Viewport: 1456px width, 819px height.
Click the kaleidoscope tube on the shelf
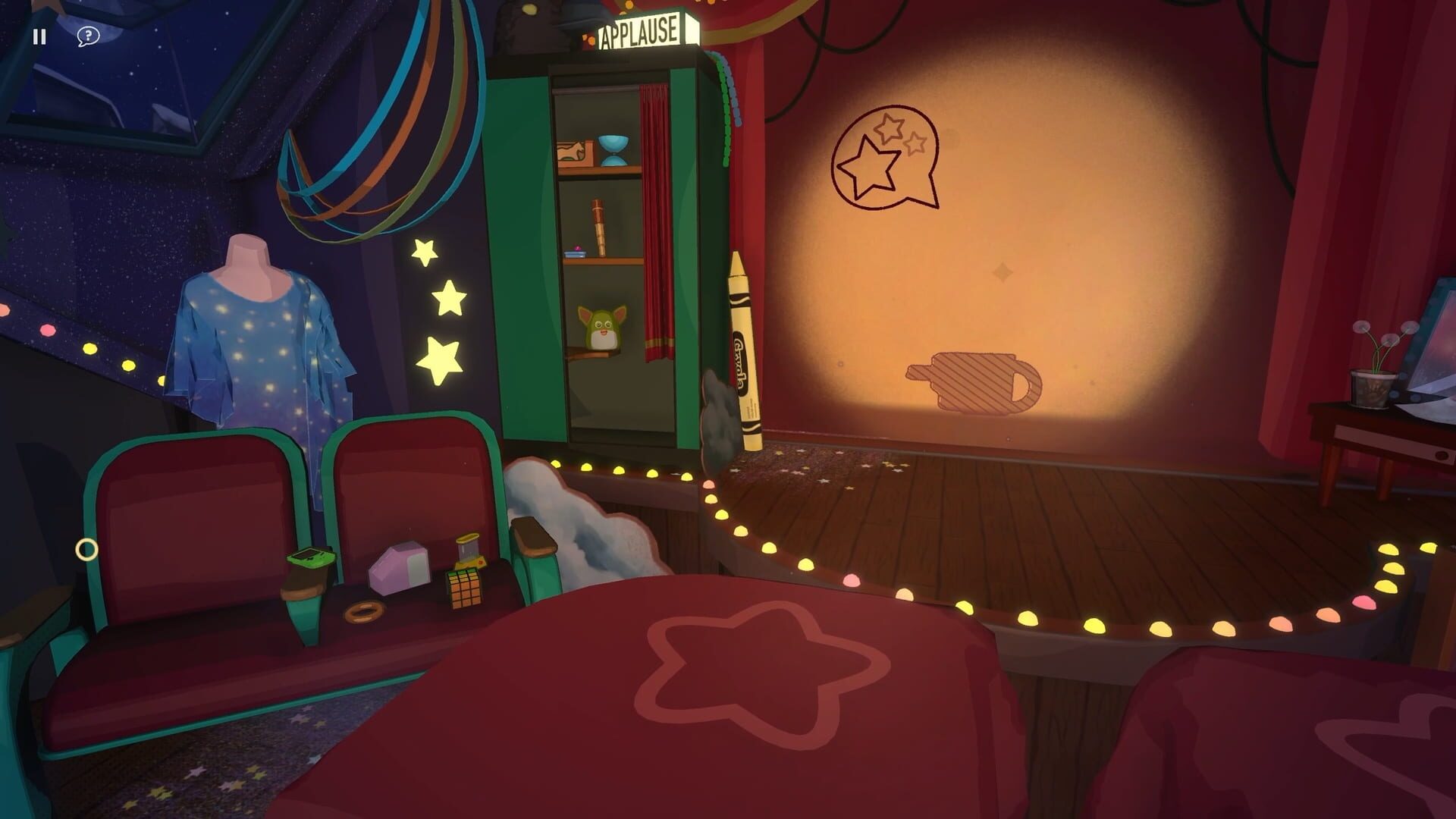597,227
